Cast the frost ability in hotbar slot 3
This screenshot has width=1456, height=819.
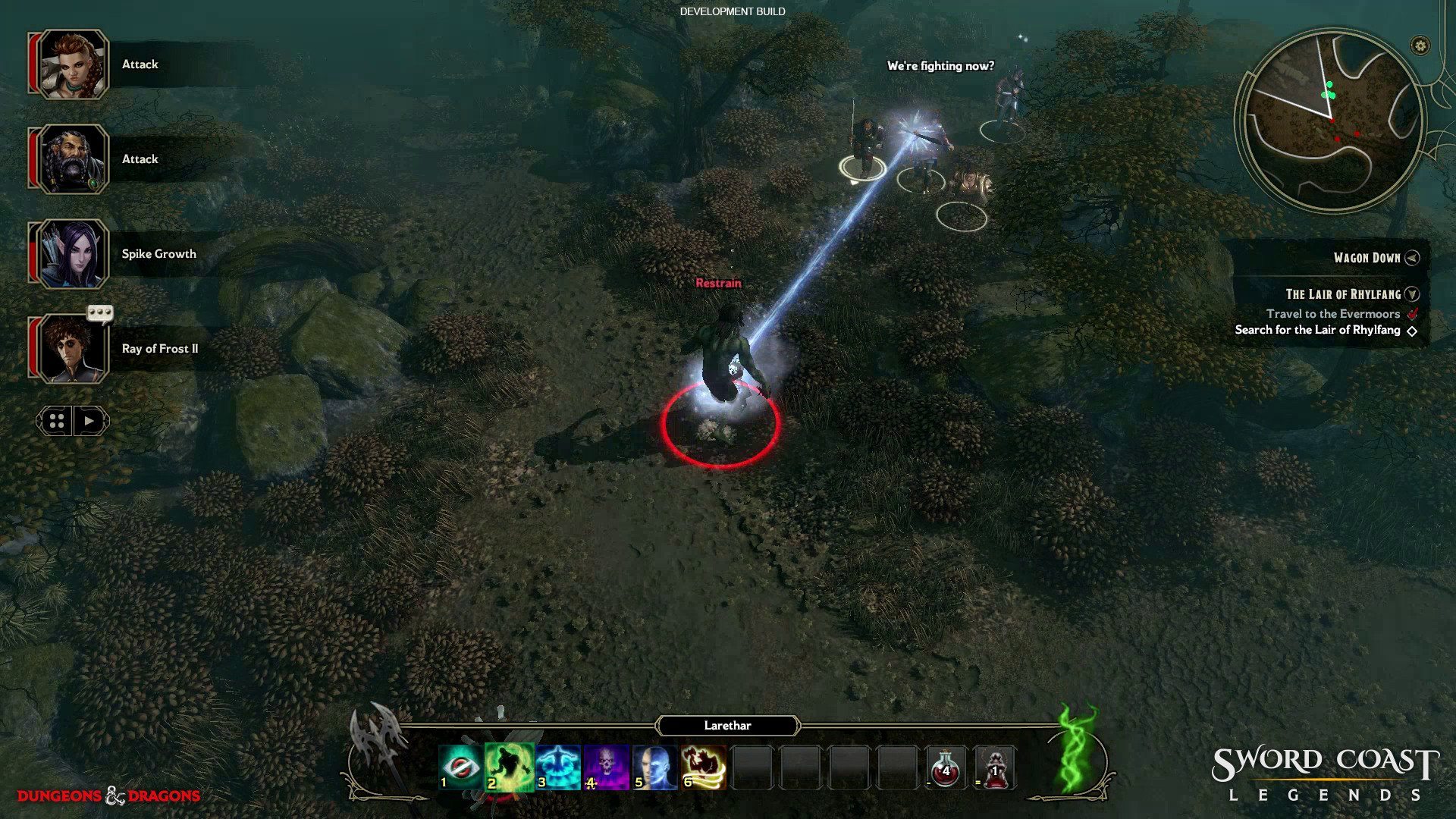tap(557, 766)
